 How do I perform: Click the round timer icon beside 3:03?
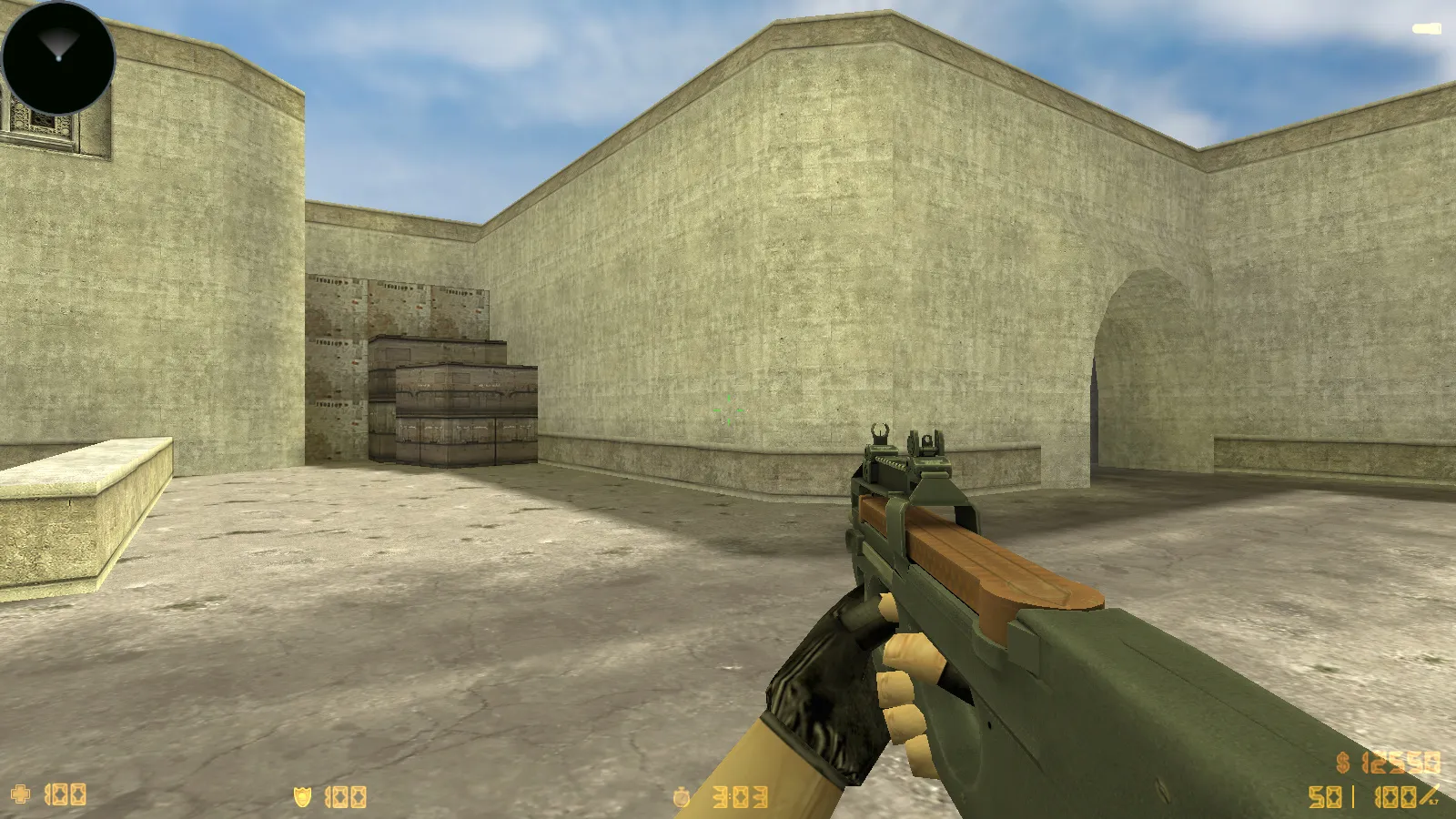pos(682,795)
